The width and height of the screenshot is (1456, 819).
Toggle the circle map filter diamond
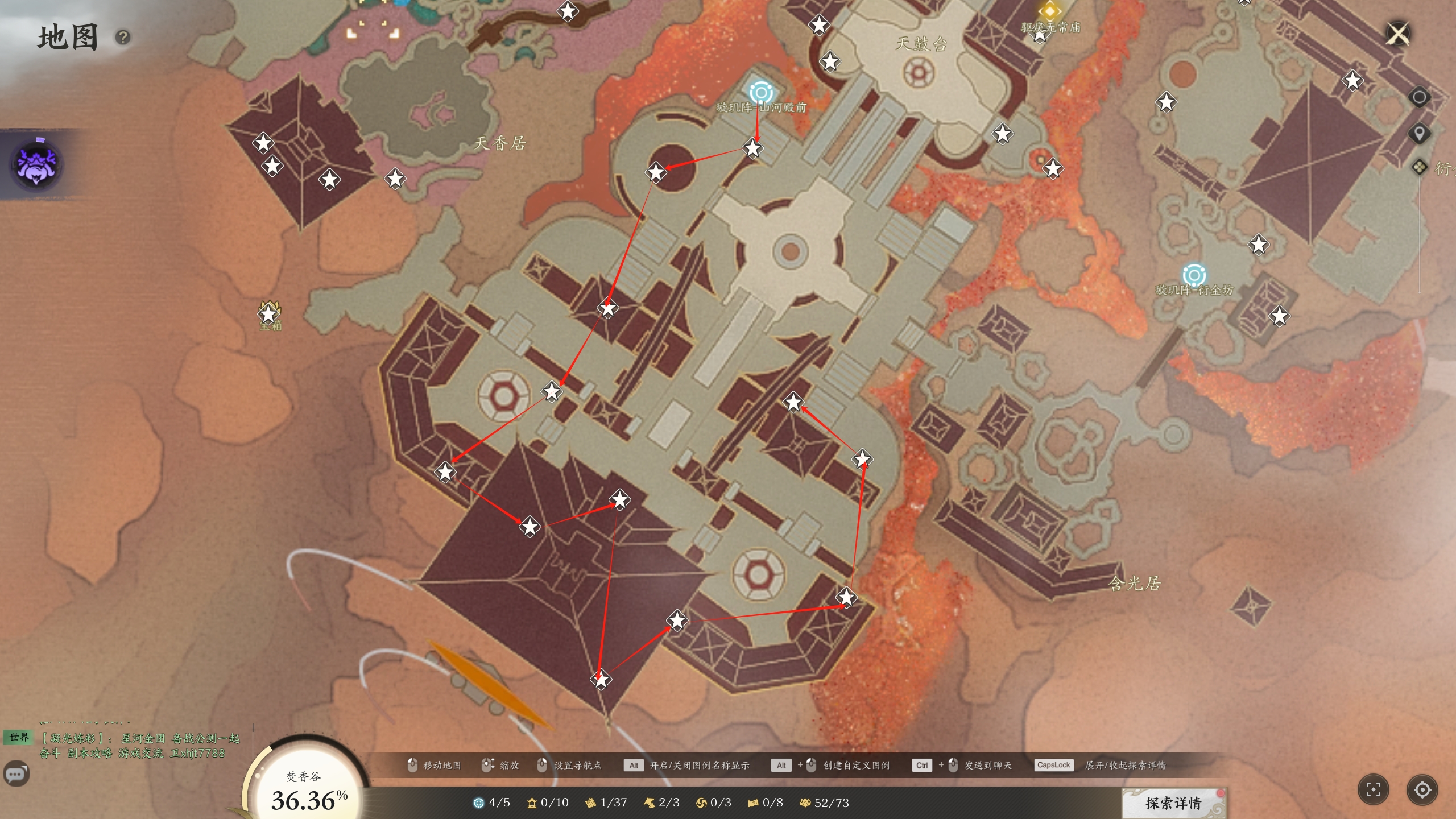(x=1419, y=97)
